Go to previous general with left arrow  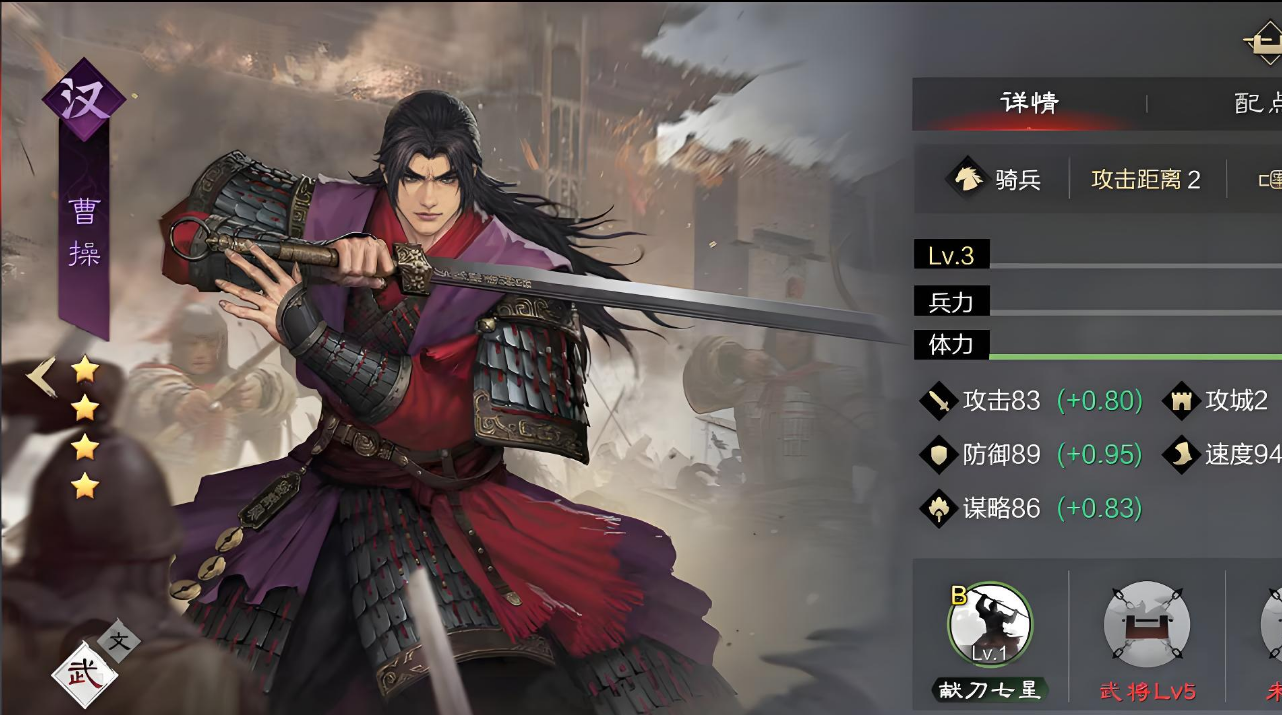coord(42,378)
